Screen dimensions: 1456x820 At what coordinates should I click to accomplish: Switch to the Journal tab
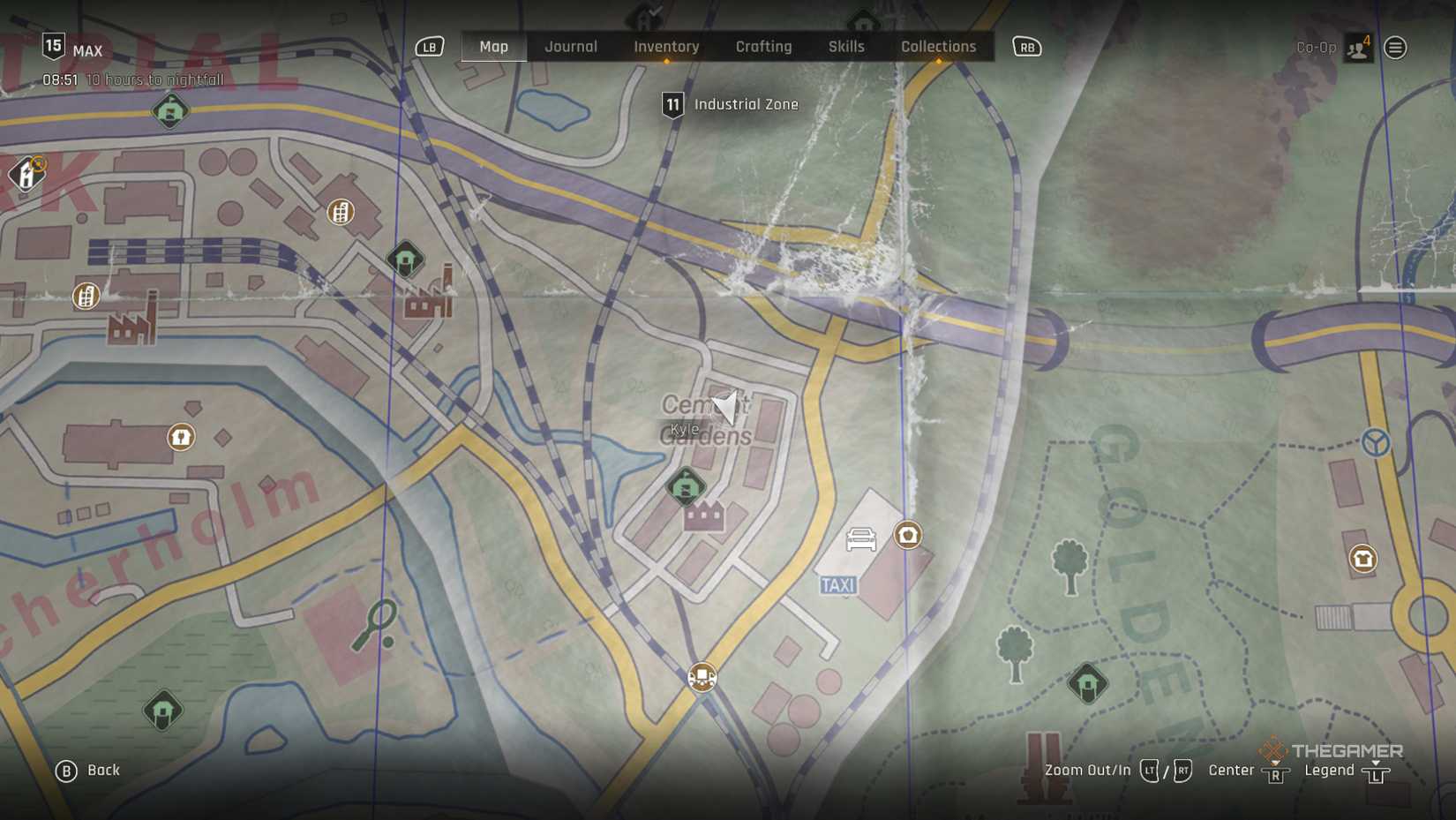pyautogui.click(x=571, y=47)
